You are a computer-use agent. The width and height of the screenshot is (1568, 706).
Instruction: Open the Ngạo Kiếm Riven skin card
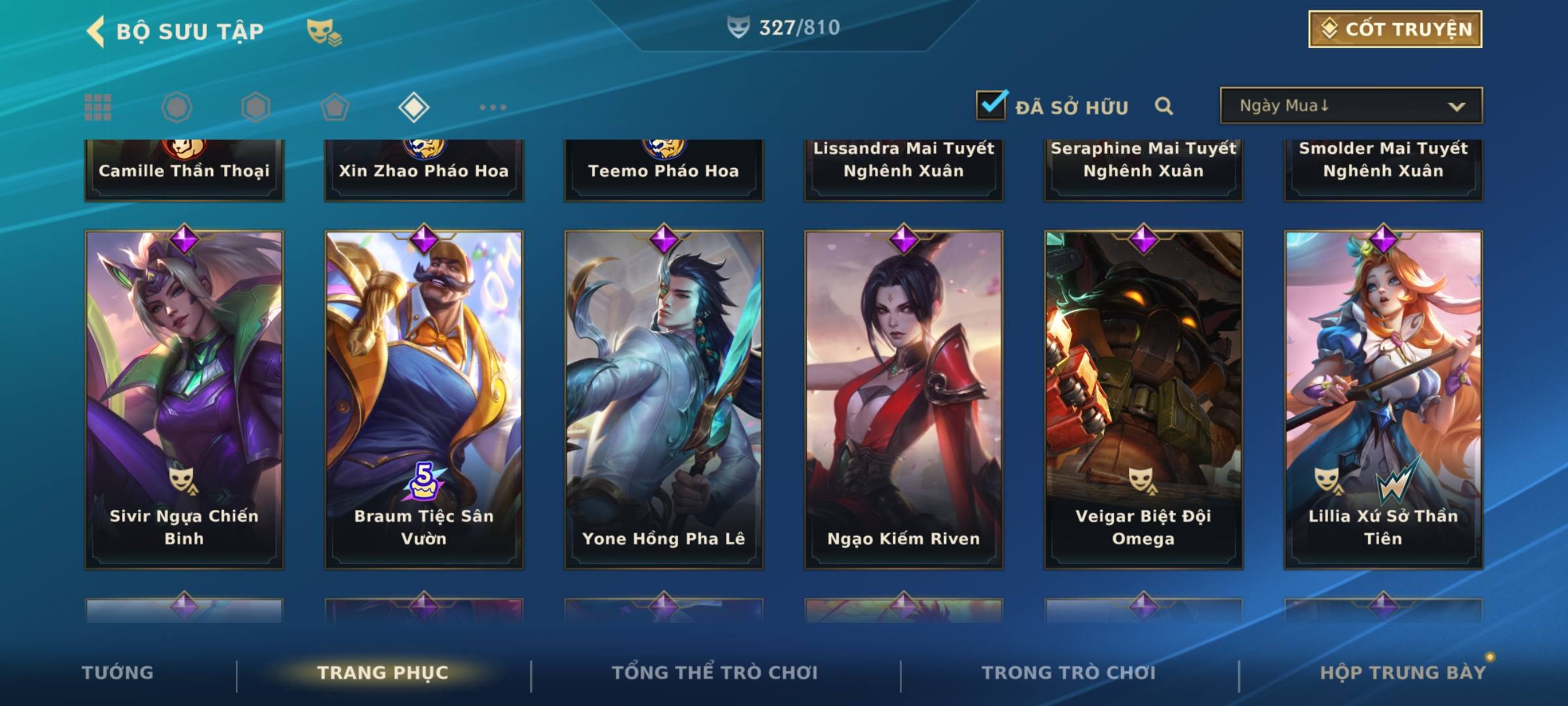pos(904,399)
